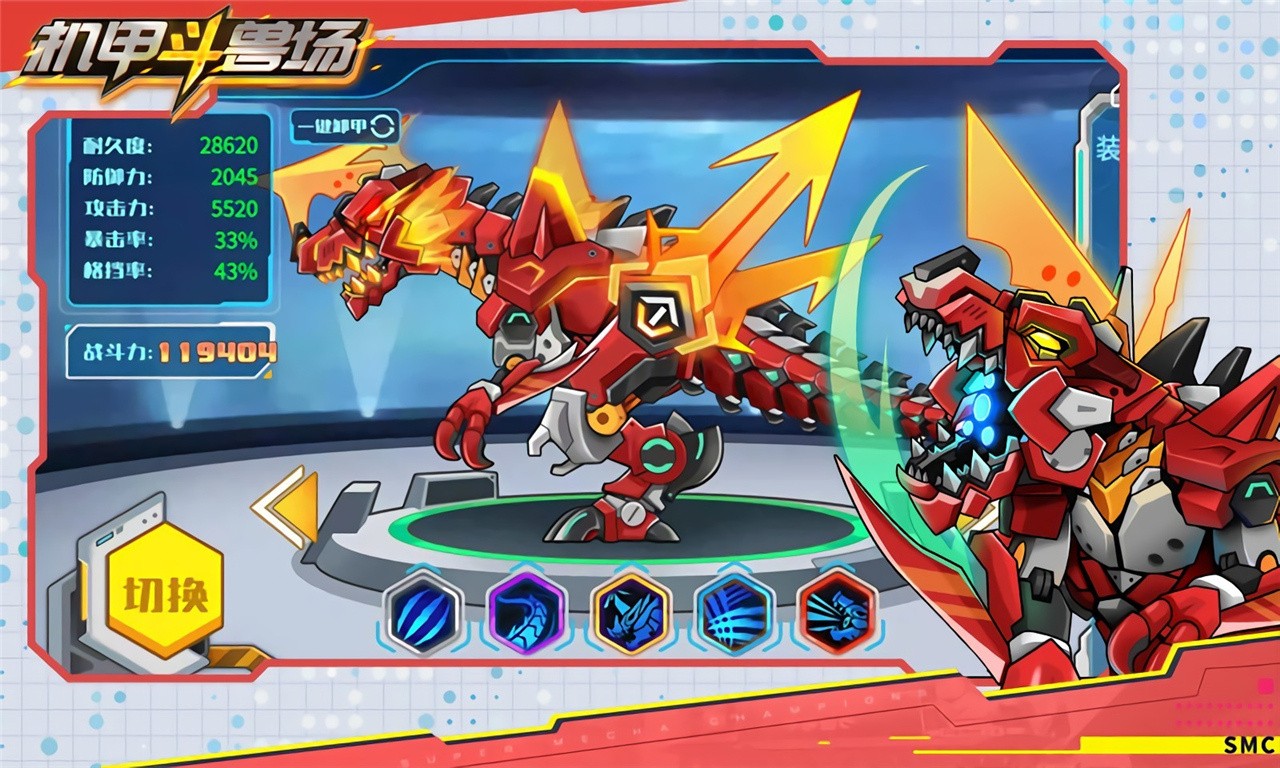1280x768 pixels.
Task: Activate the 一键卸甲 unequip-all button
Action: (x=345, y=126)
